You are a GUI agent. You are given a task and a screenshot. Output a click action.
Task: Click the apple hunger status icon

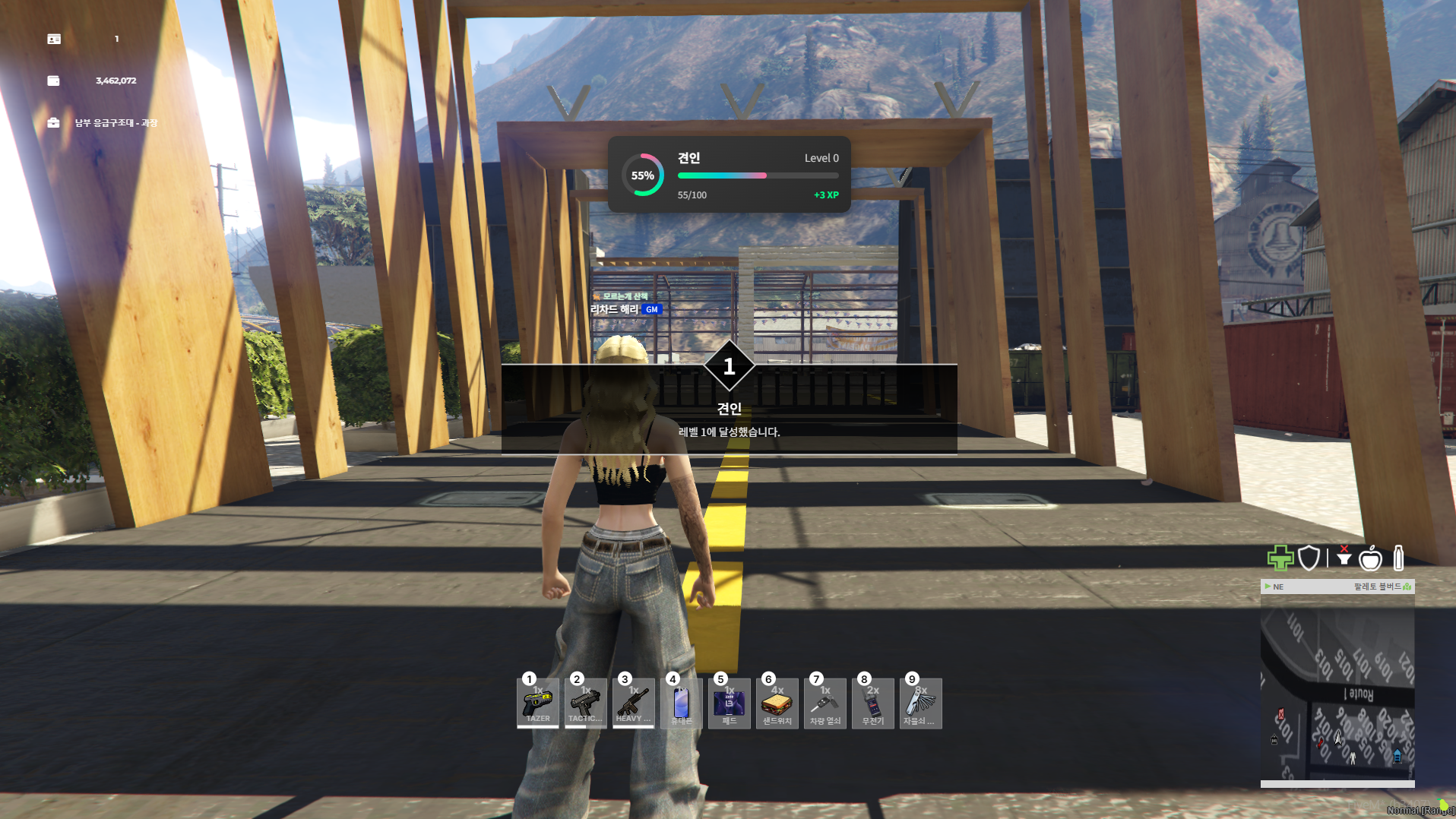pyautogui.click(x=1370, y=558)
